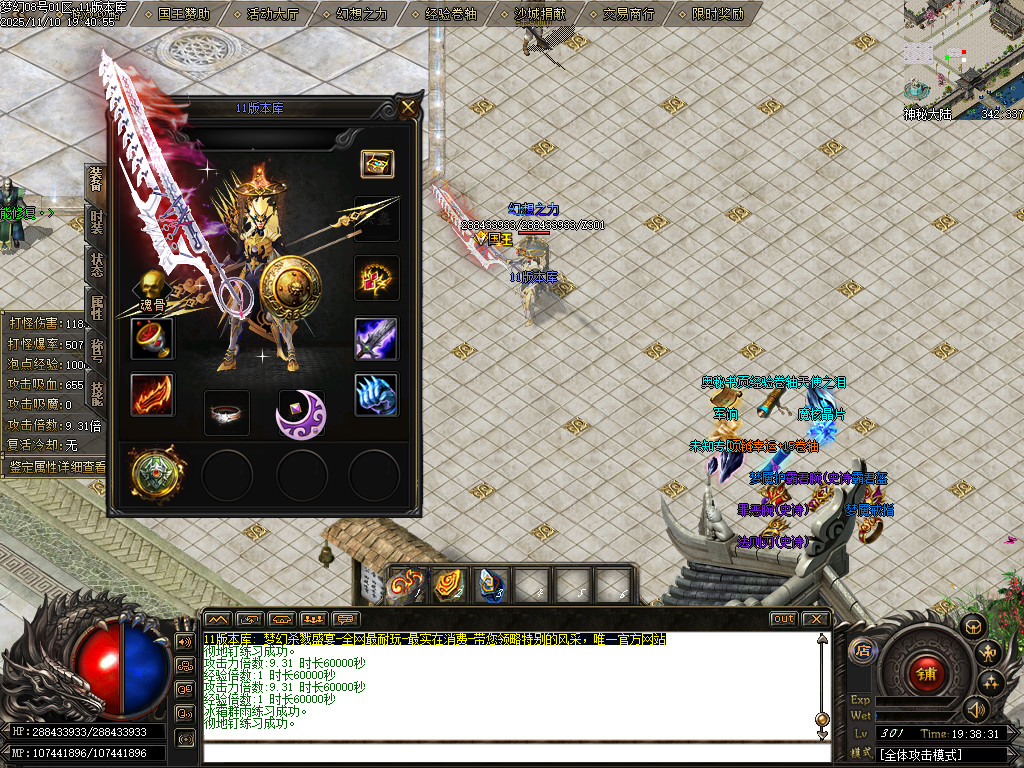Image resolution: width=1024 pixels, height=768 pixels.
Task: Click the chat text input field
Action: point(510,753)
